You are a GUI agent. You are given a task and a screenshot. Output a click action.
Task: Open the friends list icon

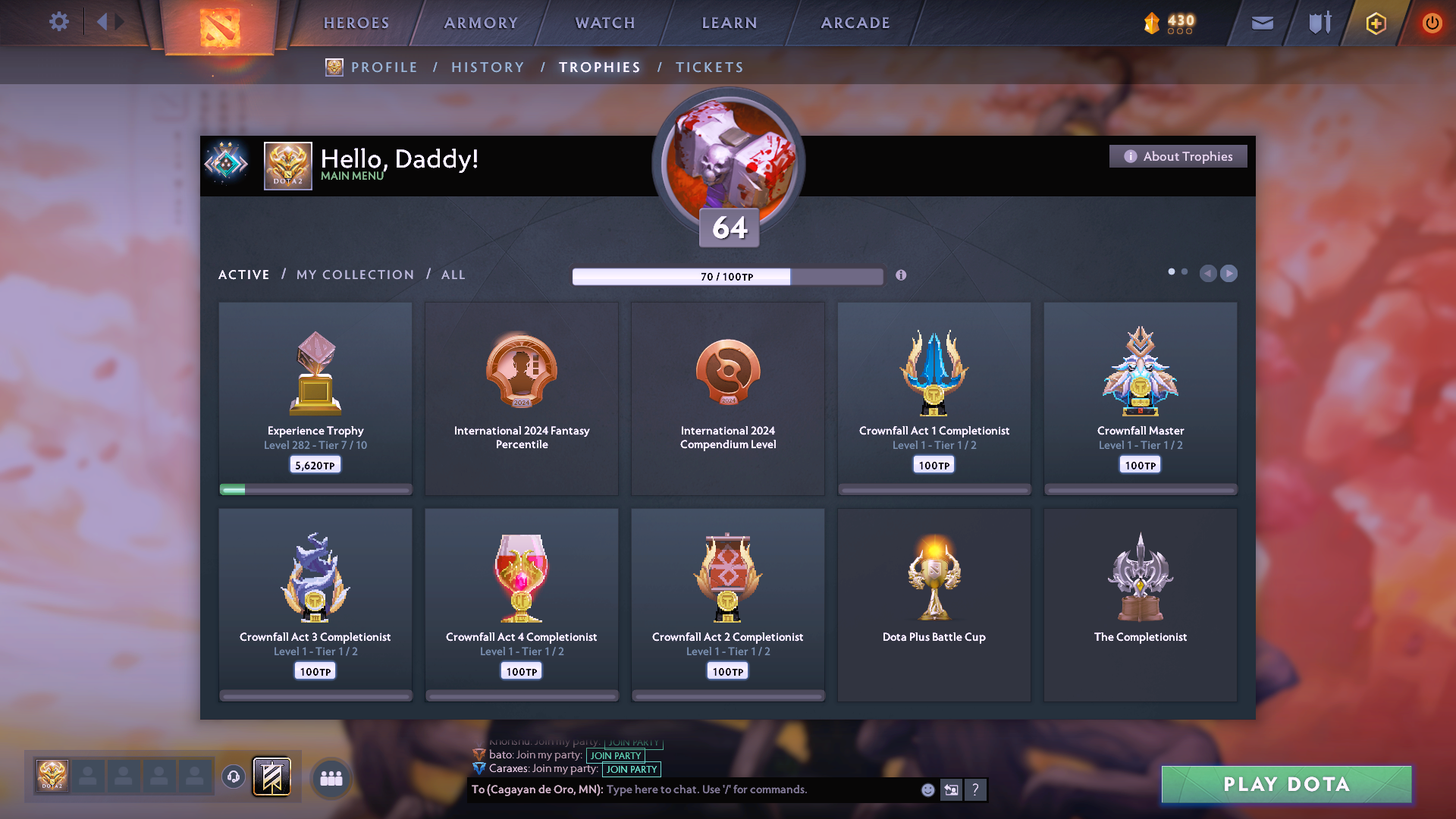[331, 777]
